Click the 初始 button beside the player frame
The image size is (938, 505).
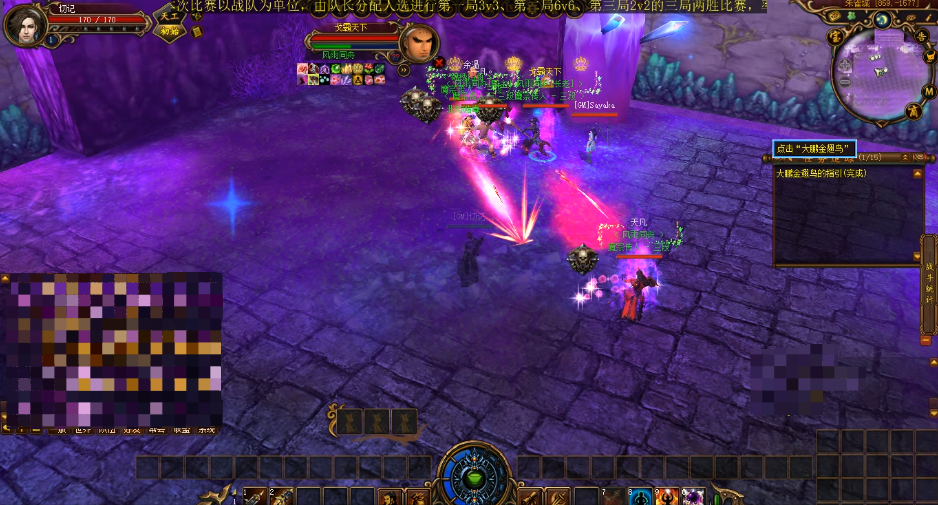tap(169, 31)
